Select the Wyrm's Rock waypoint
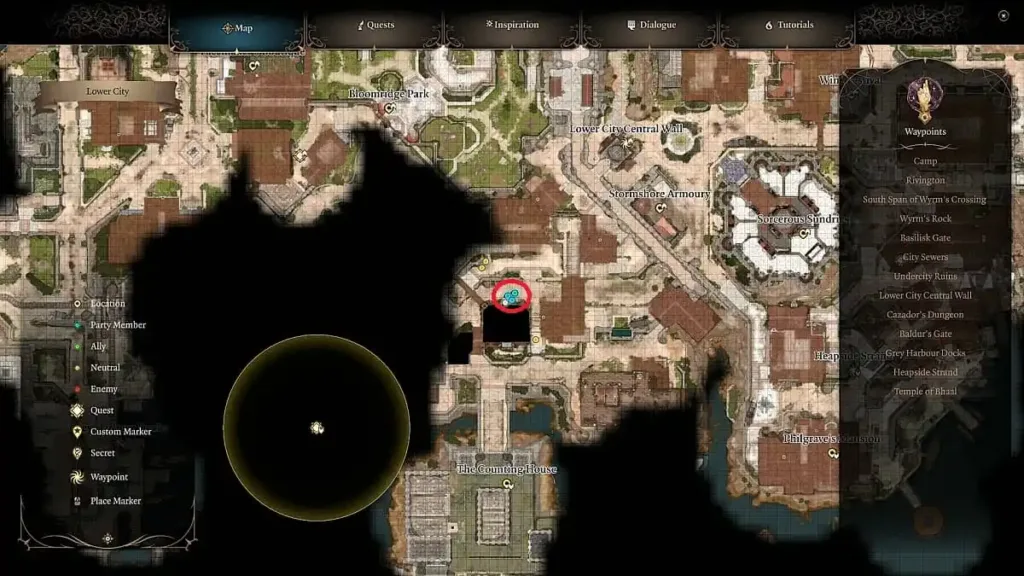The width and height of the screenshot is (1024, 576). (925, 218)
